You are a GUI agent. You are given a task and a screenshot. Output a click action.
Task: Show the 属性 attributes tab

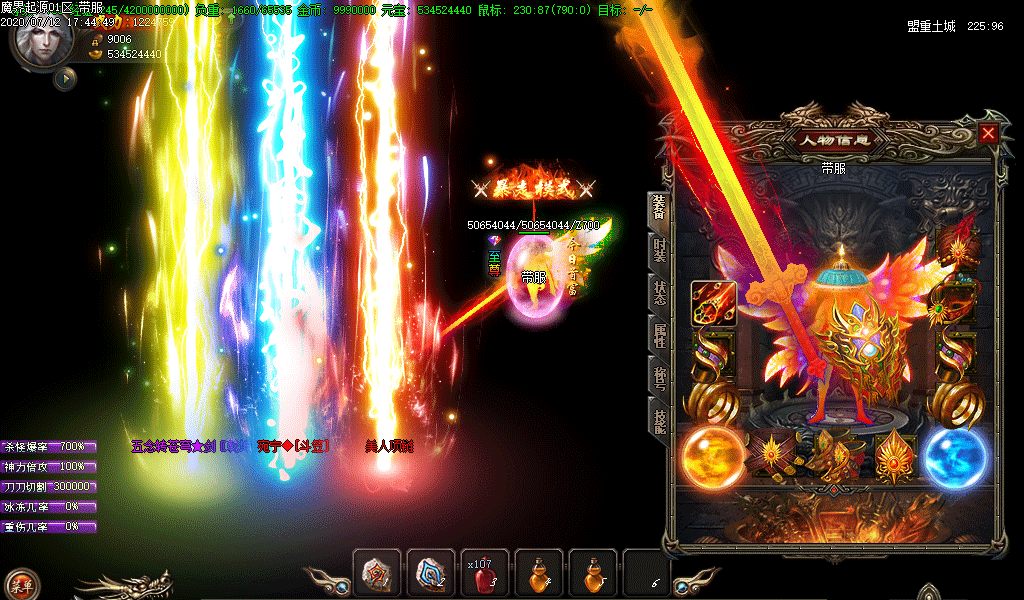(659, 334)
